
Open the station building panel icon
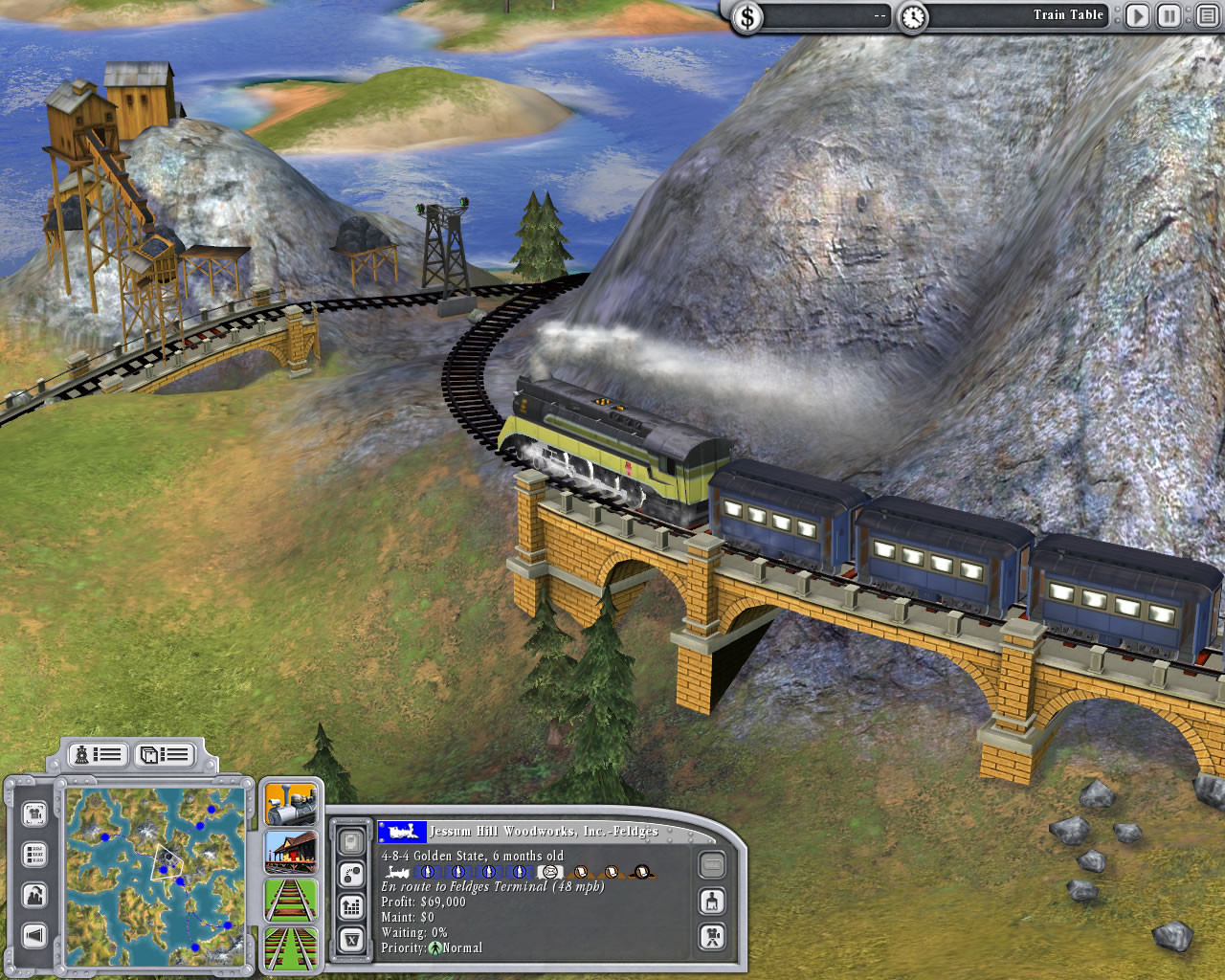coord(289,853)
